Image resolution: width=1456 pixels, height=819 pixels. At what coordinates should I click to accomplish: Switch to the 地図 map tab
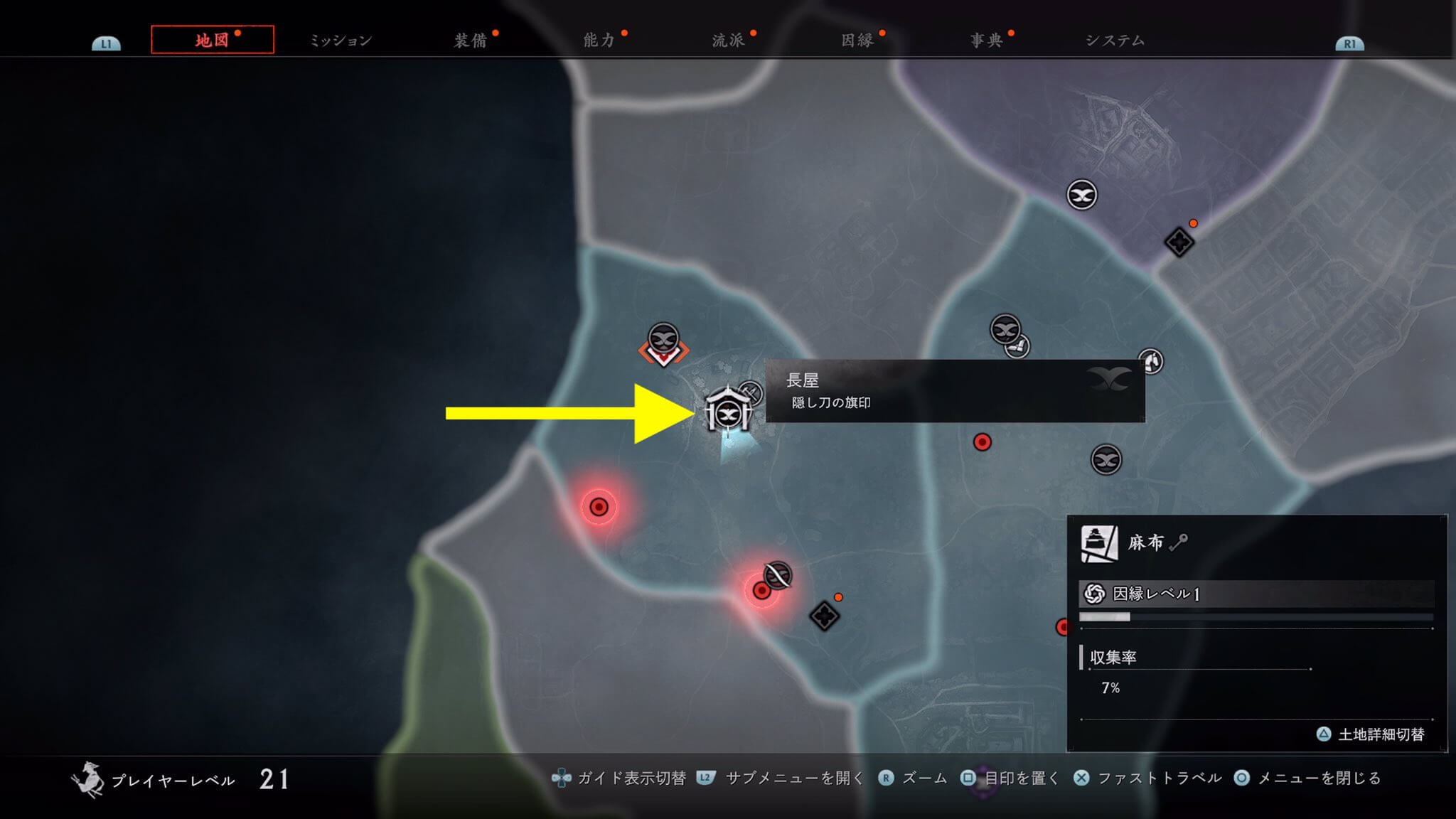212,40
